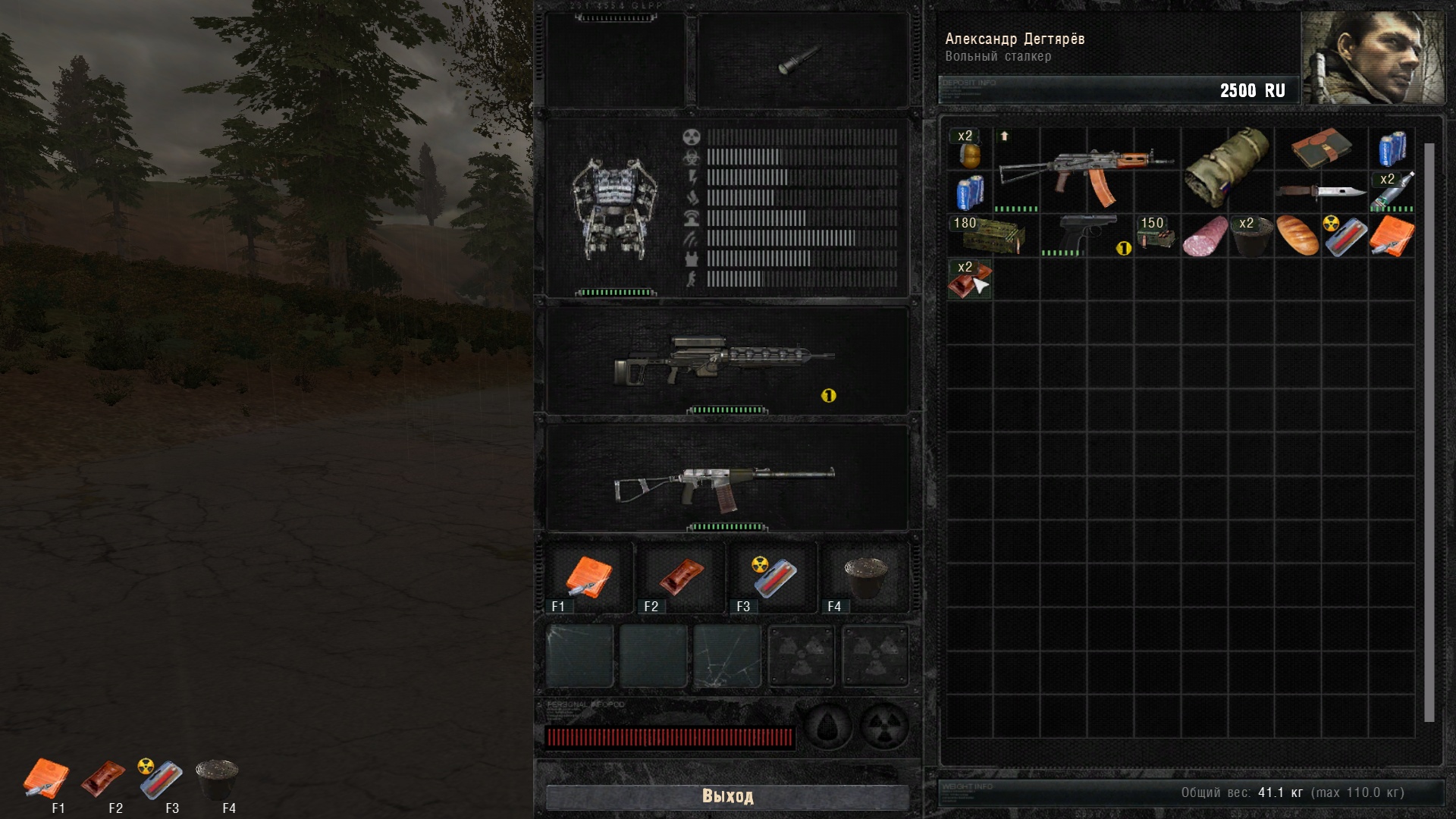Image resolution: width=1456 pixels, height=819 pixels.
Task: Select the x2 canned food stack
Action: click(1250, 236)
